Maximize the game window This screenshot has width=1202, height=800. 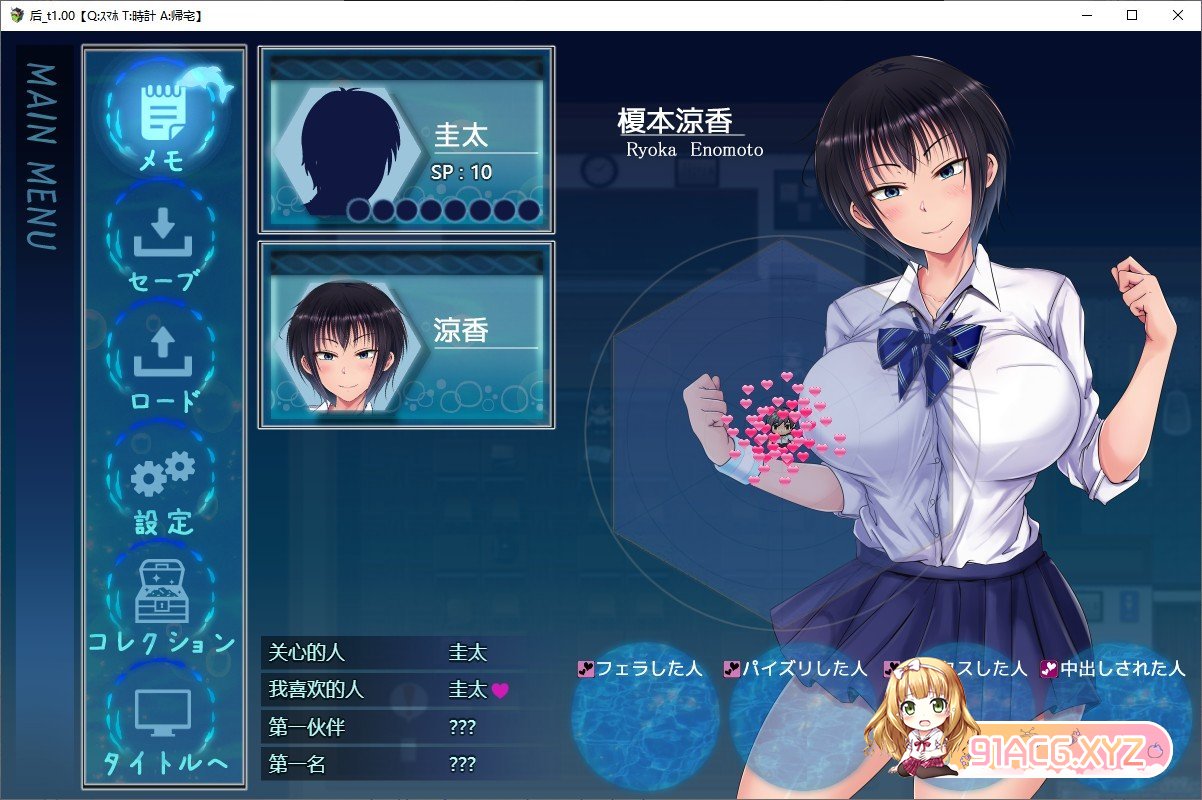[1132, 15]
